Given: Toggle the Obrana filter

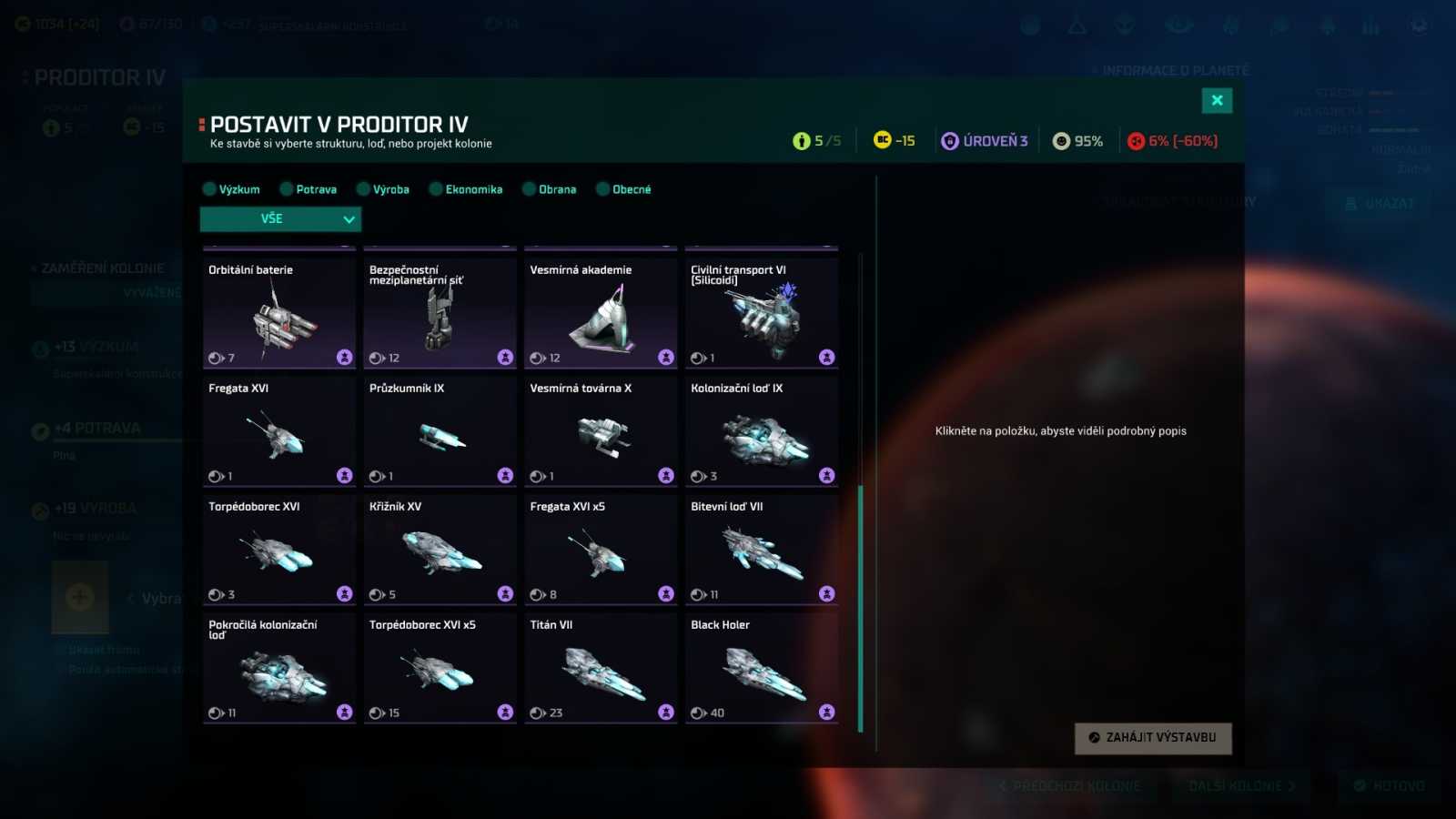Looking at the screenshot, I should click(x=549, y=189).
